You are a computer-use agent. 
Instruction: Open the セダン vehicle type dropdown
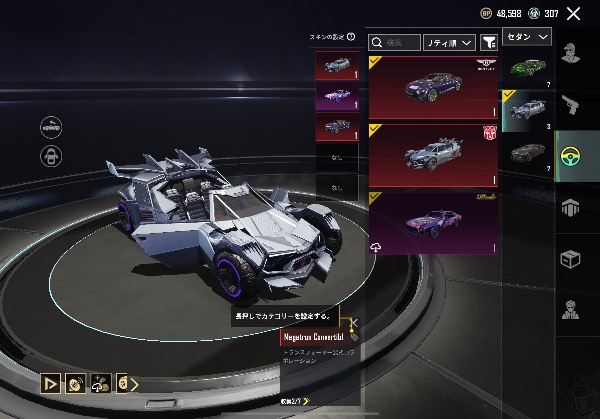tap(528, 37)
